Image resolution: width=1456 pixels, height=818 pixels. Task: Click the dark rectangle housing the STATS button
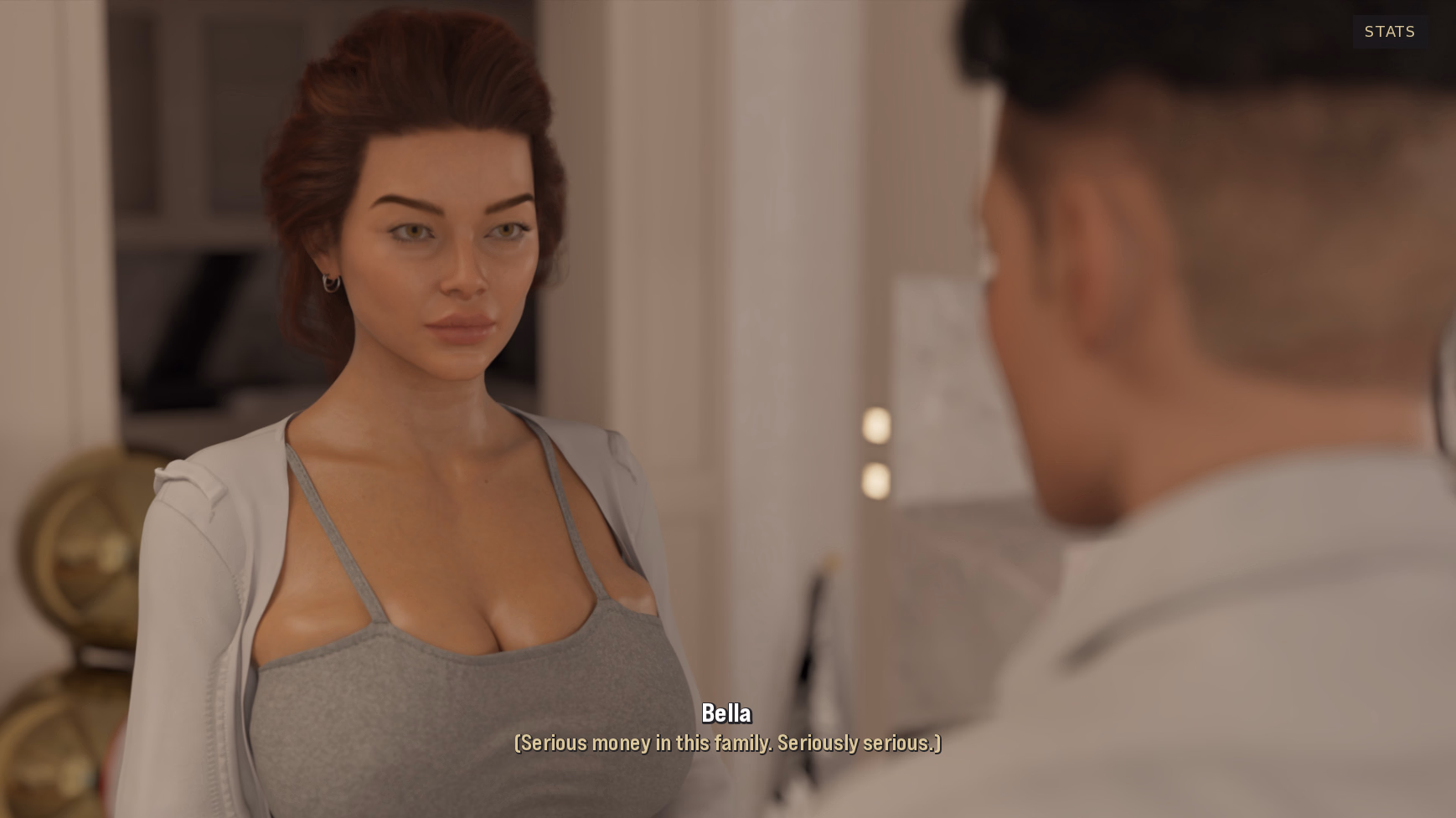pos(1389,32)
